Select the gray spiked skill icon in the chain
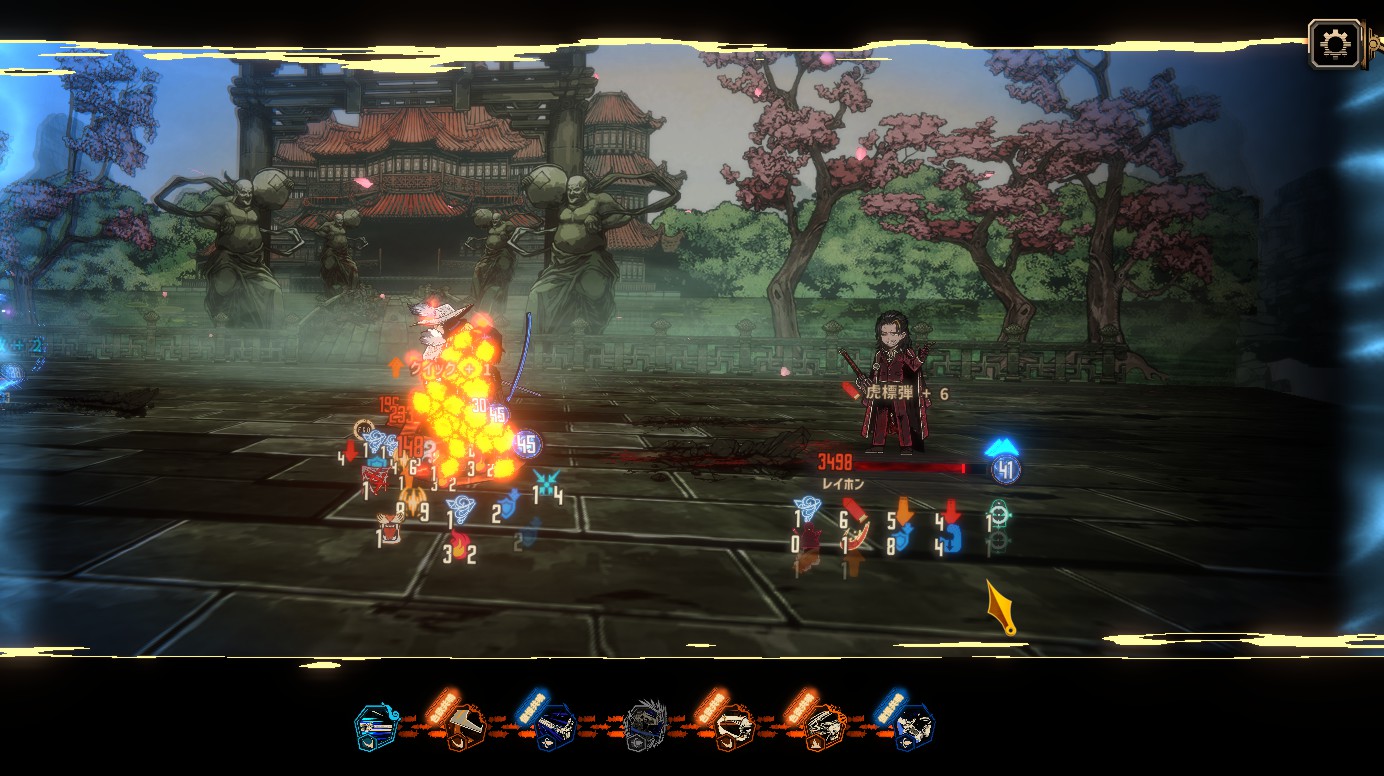Viewport: 1384px width, 776px height. tap(645, 726)
